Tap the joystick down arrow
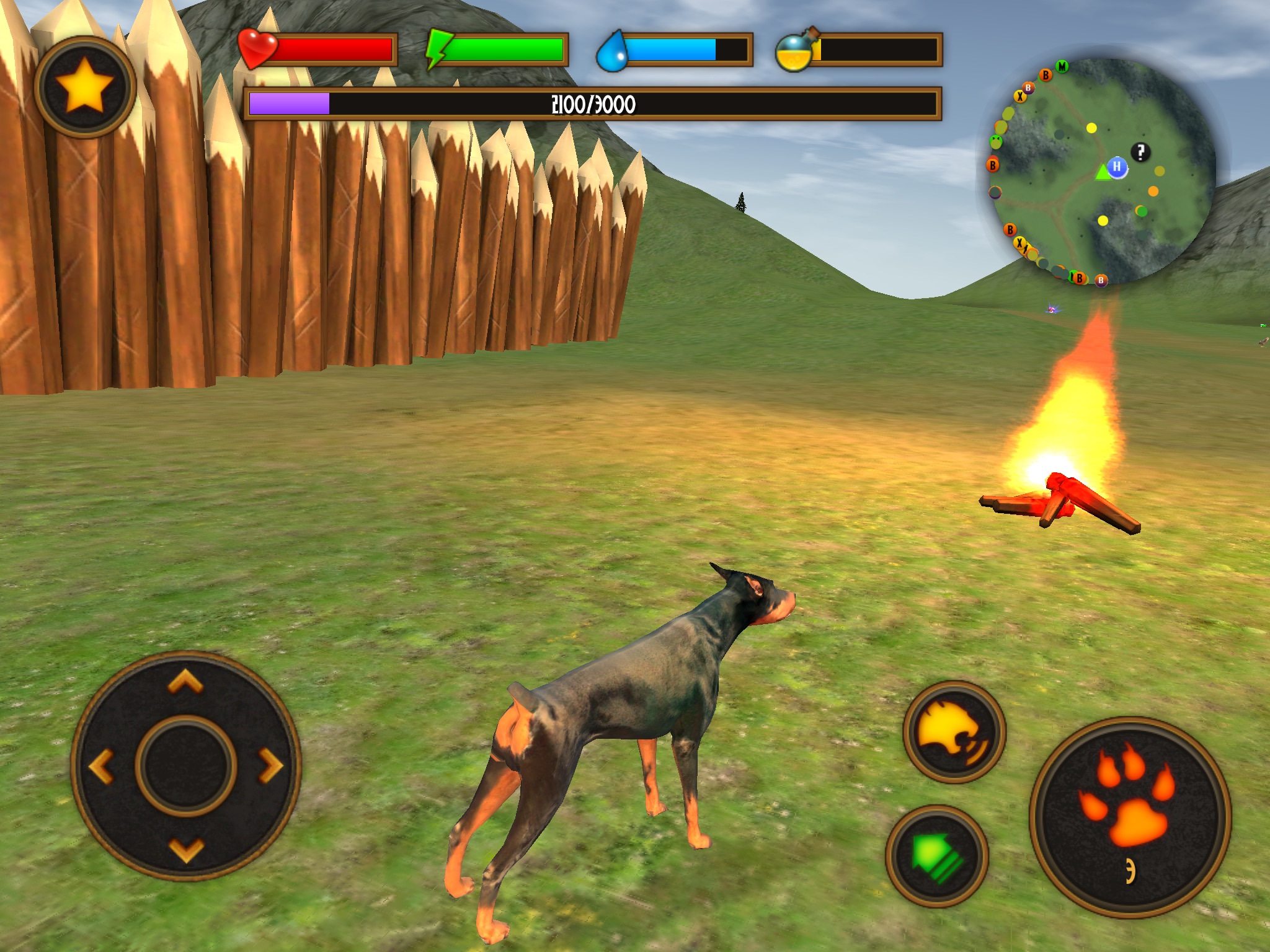Screen dimensions: 1270x952 186,850
